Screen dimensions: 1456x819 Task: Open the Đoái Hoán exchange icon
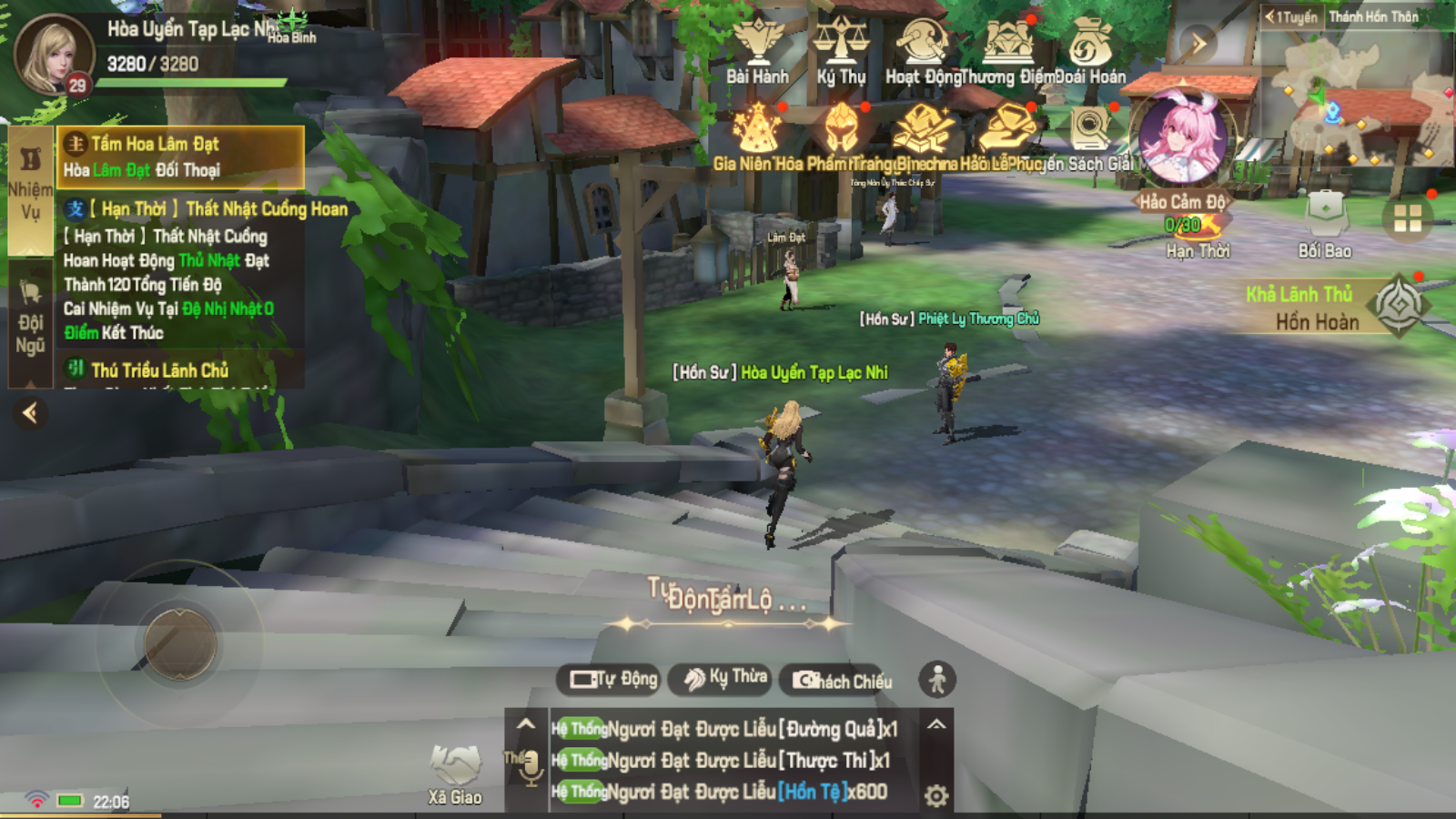pos(1089,51)
